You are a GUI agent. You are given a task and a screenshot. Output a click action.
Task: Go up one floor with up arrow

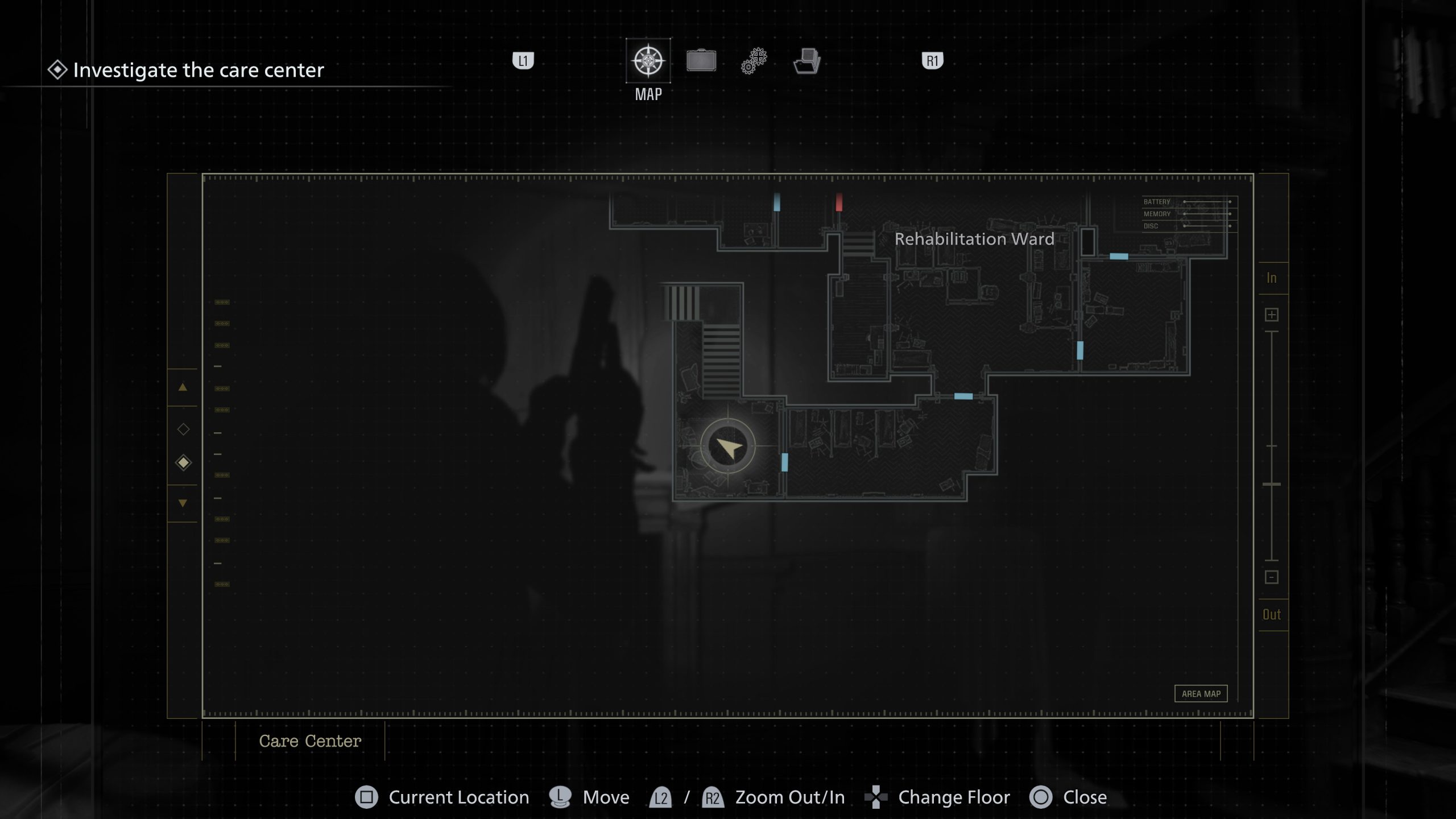183,387
